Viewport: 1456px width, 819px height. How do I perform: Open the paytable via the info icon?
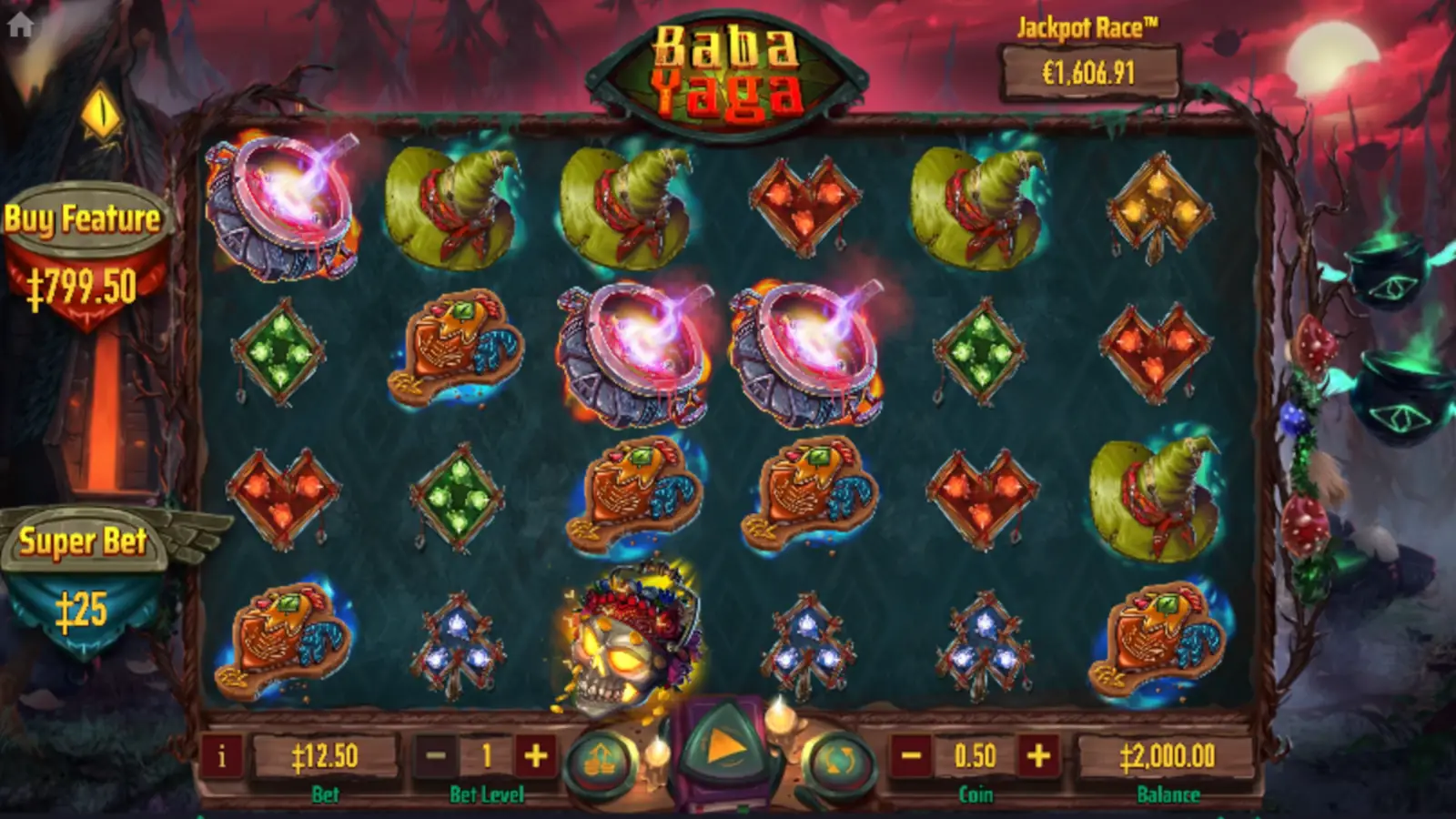[224, 758]
